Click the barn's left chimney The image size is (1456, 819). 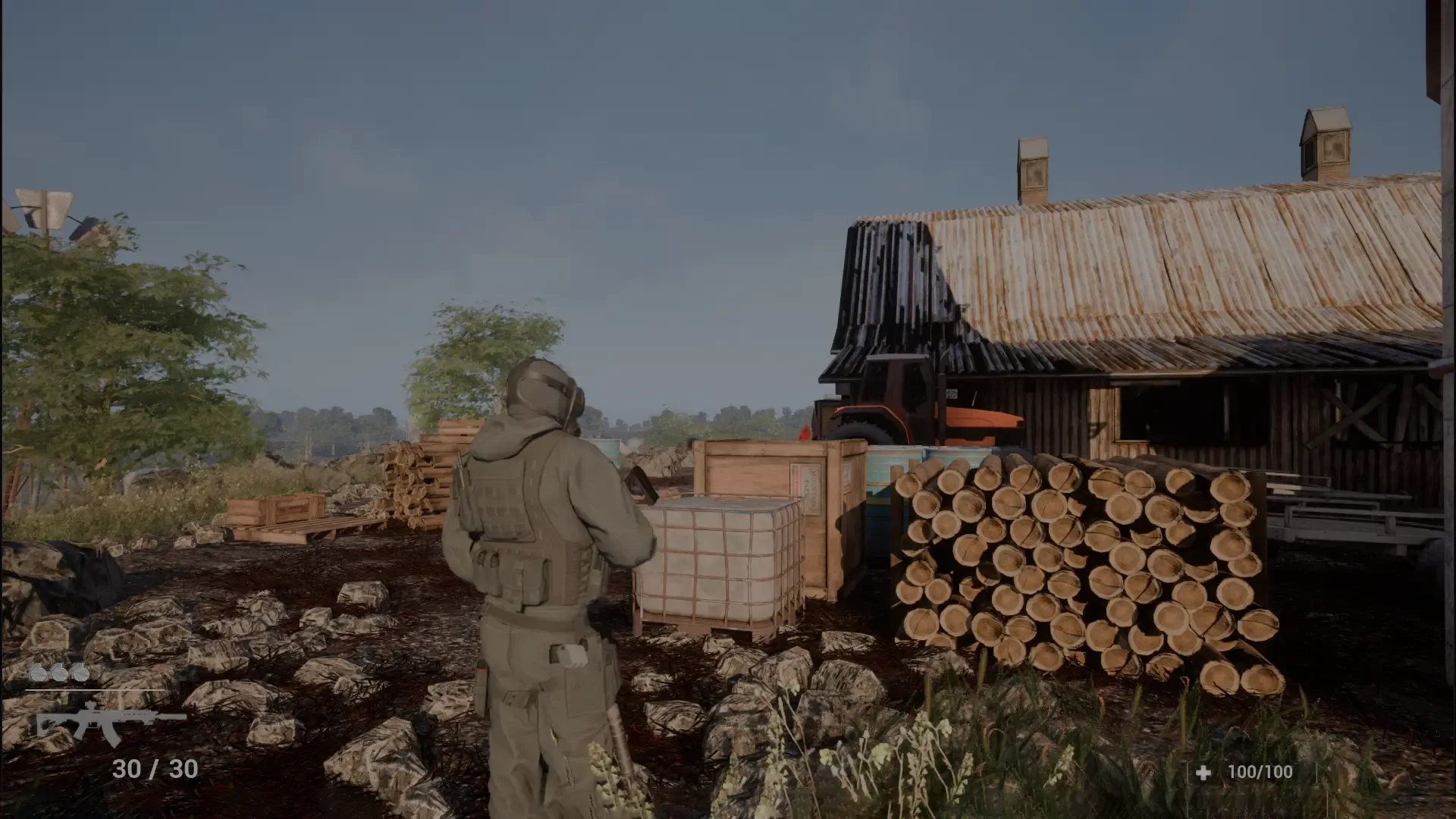tap(1033, 163)
